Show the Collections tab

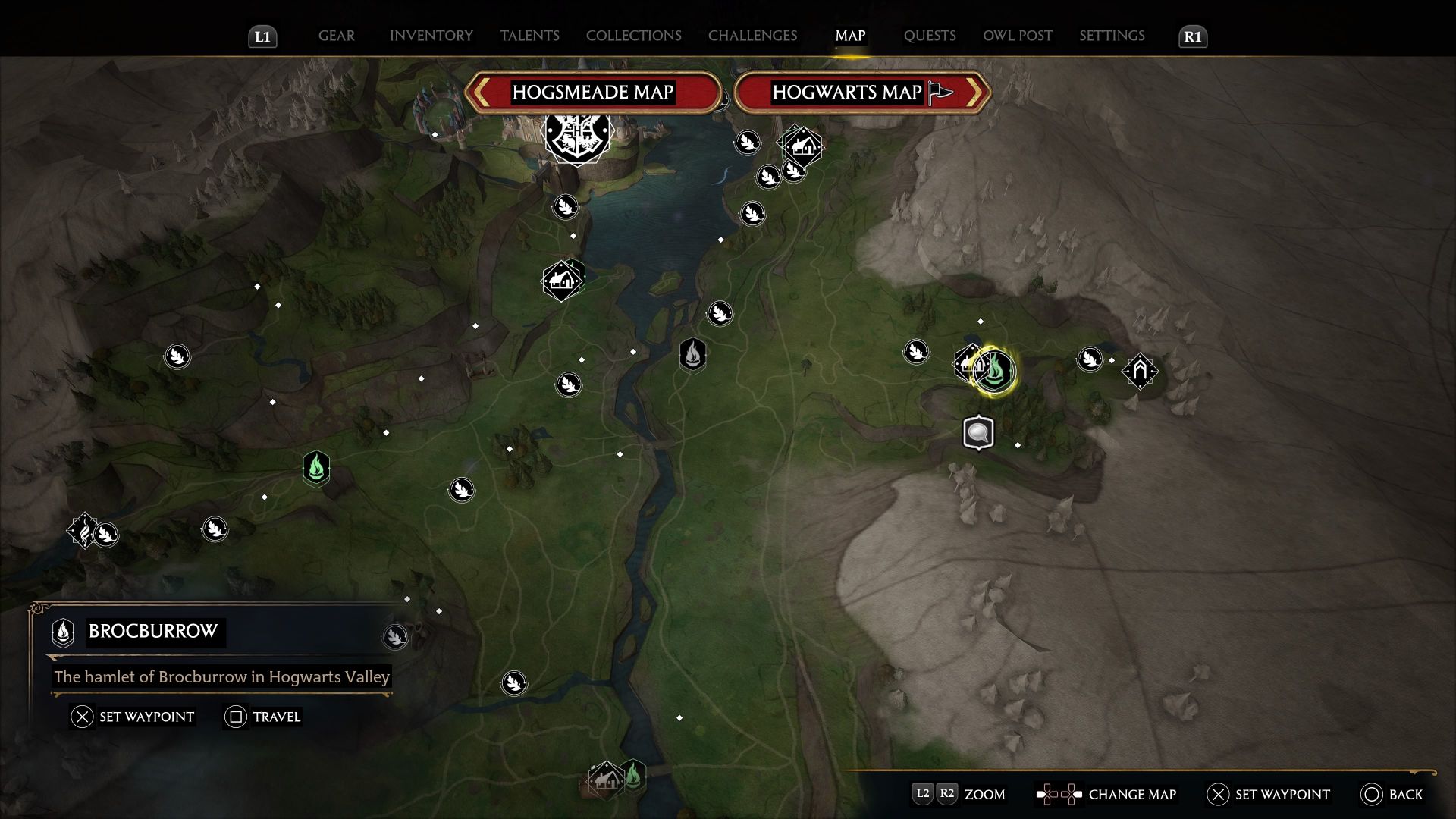click(x=633, y=36)
